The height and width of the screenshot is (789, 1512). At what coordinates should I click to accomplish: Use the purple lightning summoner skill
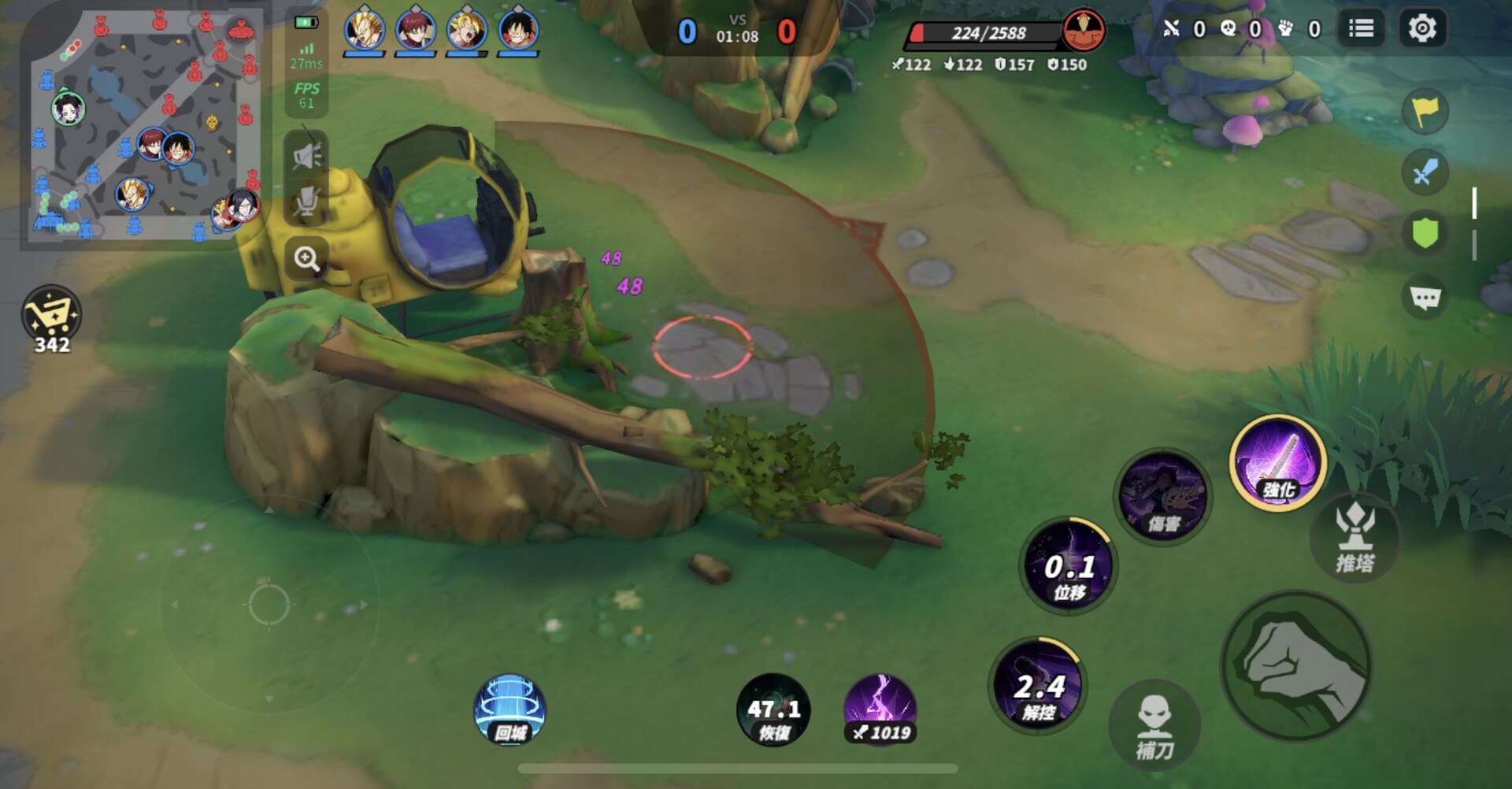click(x=880, y=707)
